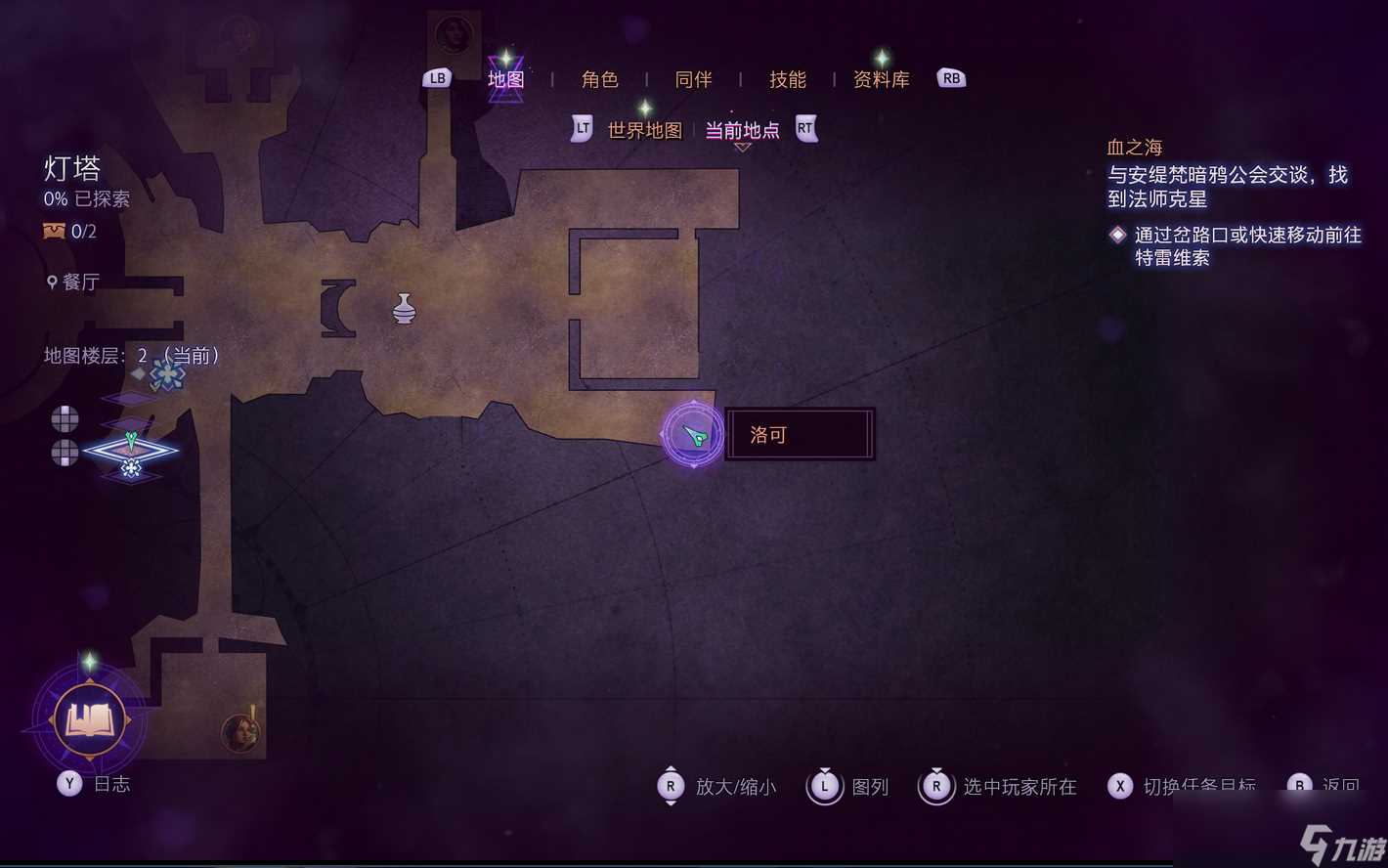Open the 同伴 tab

point(693,79)
